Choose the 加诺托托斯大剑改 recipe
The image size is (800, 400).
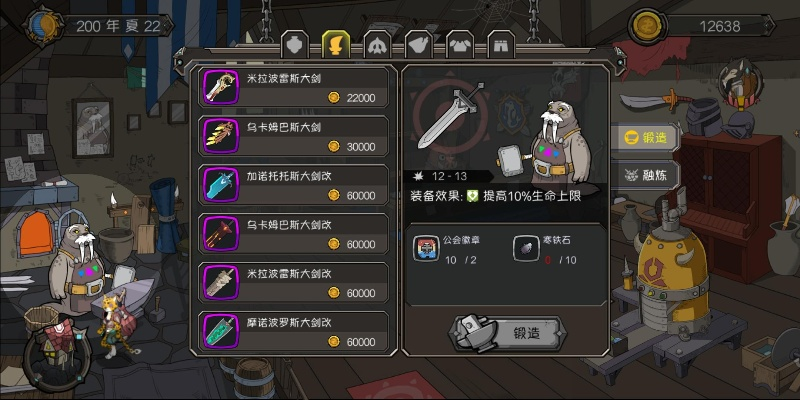(295, 185)
